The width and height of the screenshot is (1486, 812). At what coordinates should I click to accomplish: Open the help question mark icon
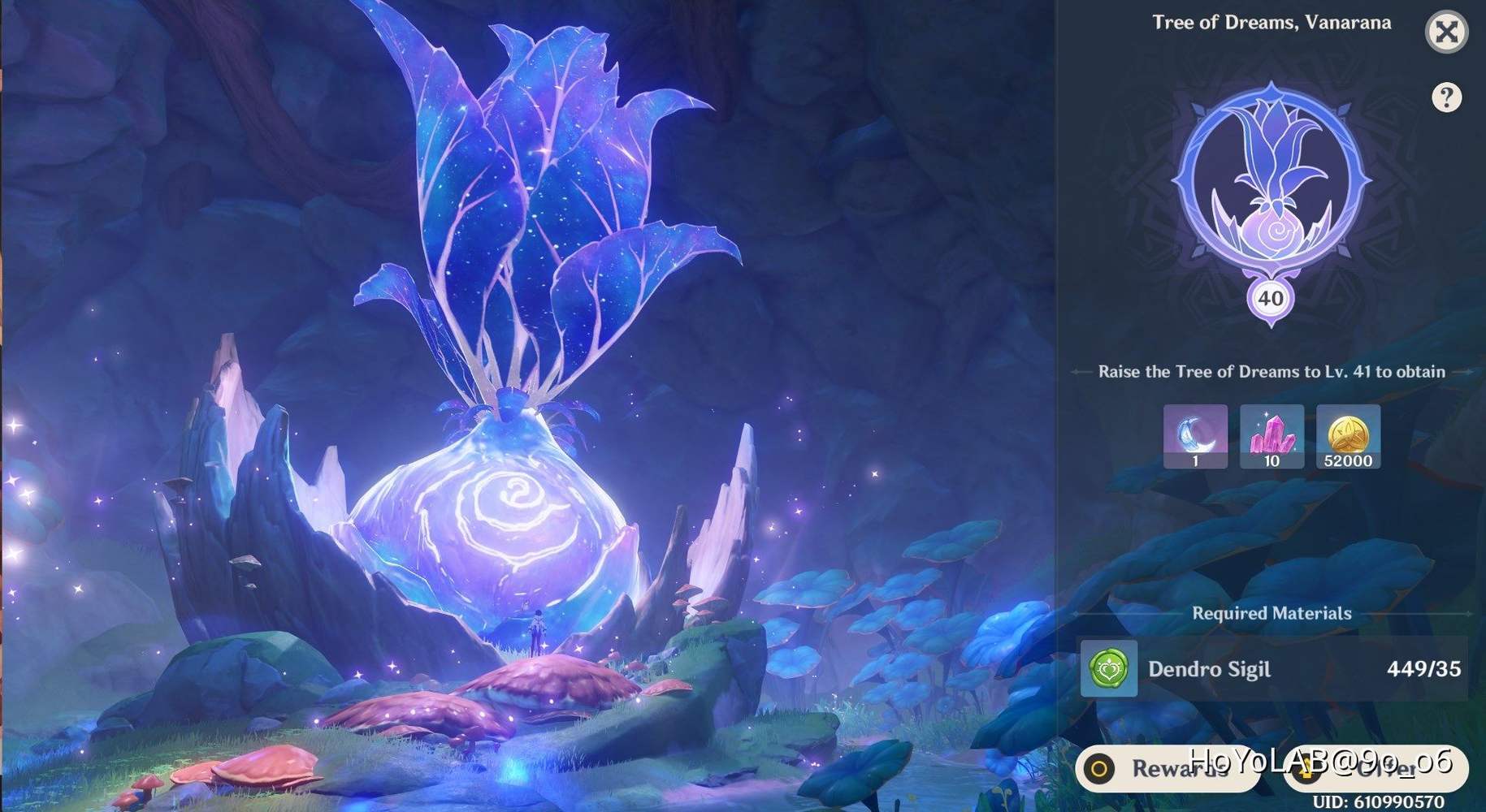click(x=1447, y=97)
